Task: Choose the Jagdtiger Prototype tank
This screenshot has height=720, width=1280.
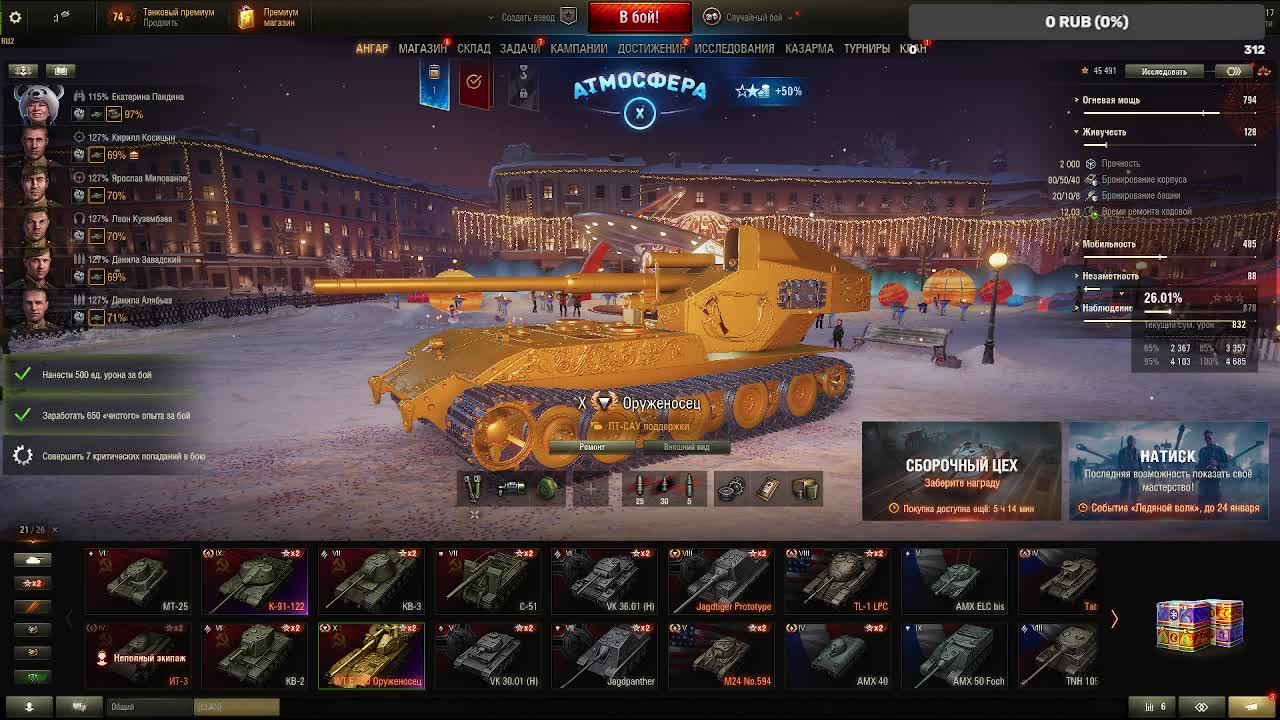Action: click(719, 580)
